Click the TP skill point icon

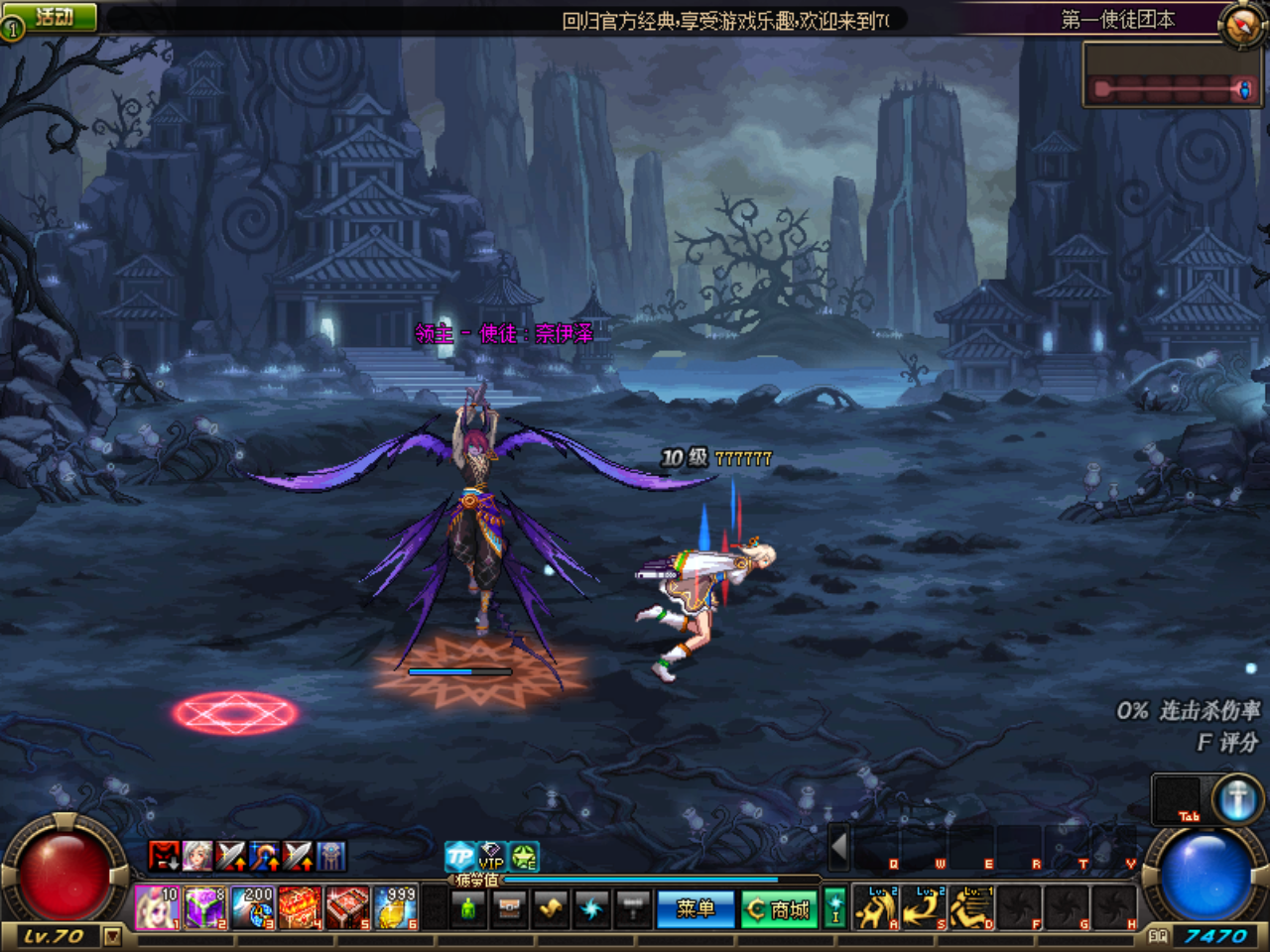coord(458,855)
